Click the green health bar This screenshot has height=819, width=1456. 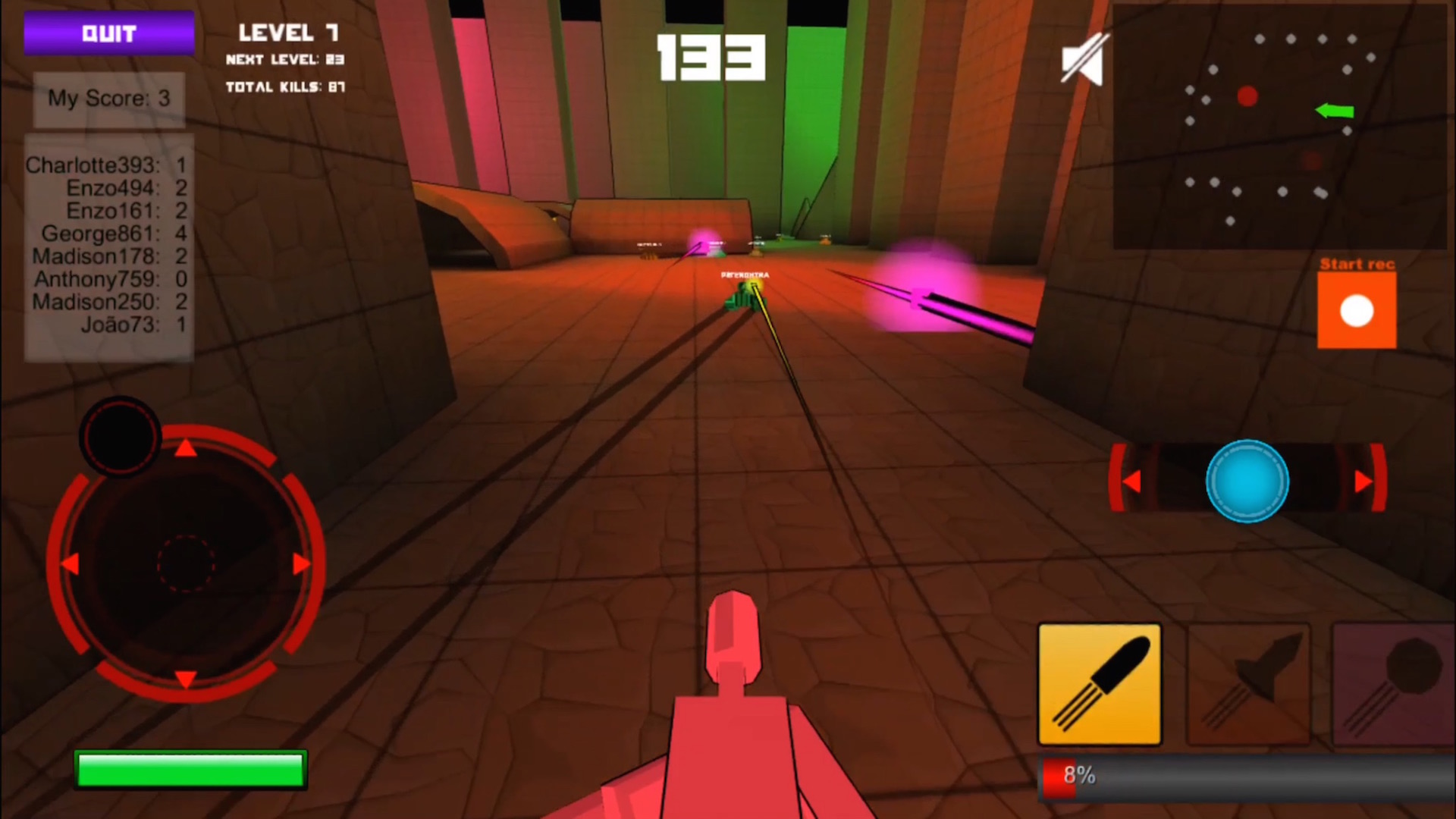click(x=190, y=769)
